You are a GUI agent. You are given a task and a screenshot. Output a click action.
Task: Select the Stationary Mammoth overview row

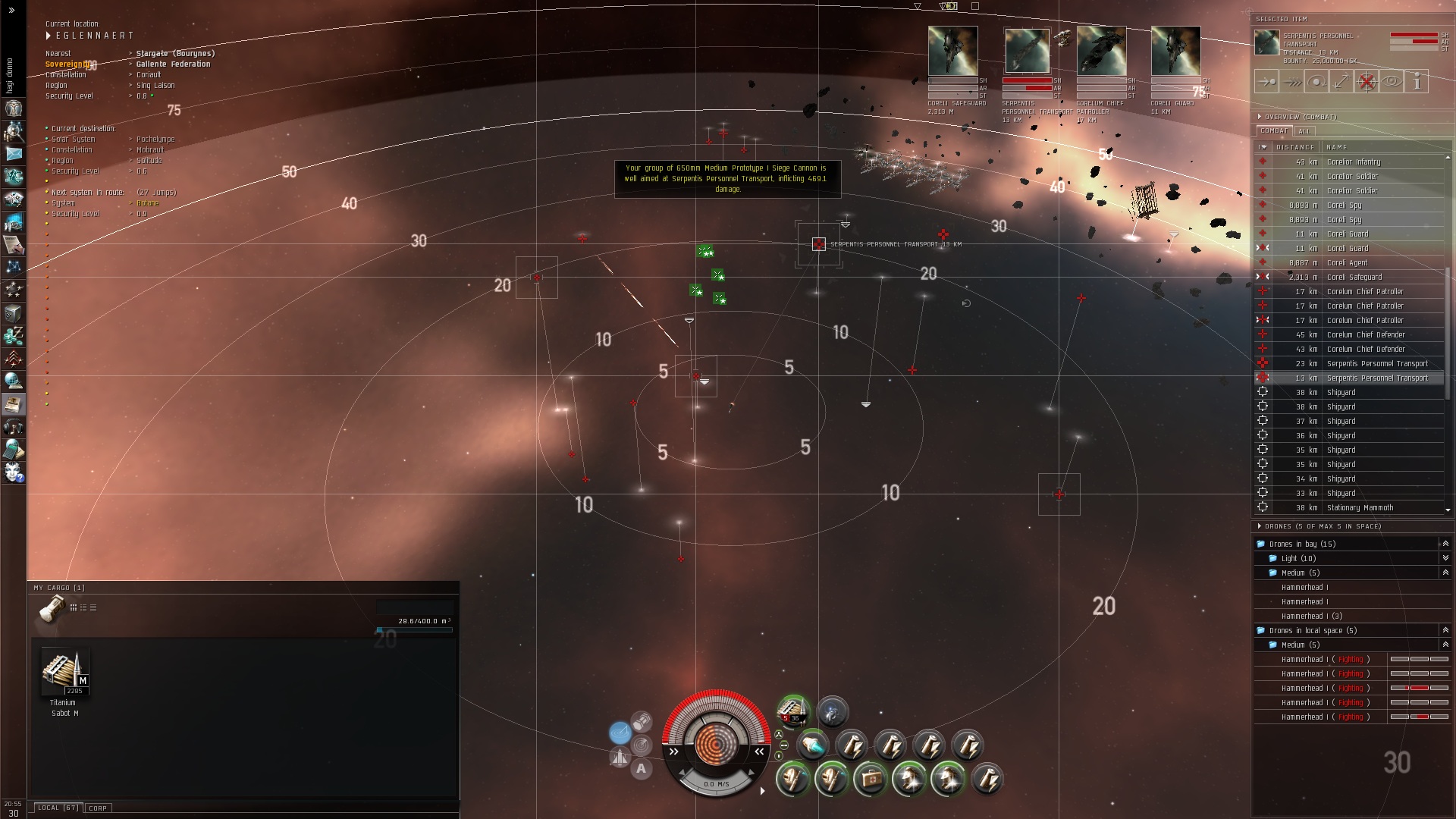[x=1360, y=508]
